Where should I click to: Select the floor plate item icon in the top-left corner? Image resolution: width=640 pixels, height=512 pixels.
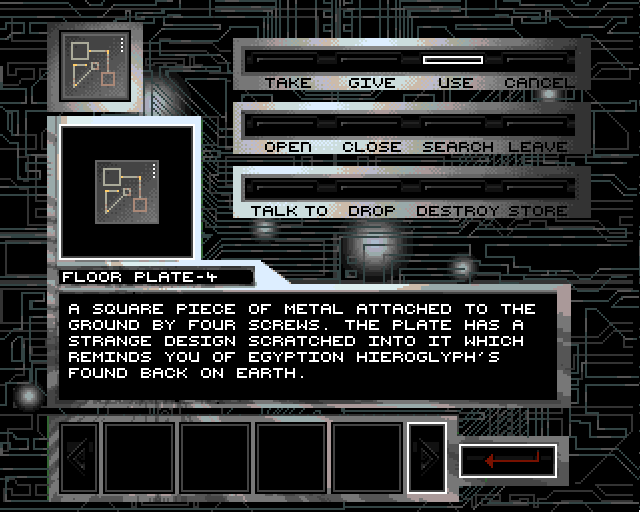pyautogui.click(x=94, y=66)
